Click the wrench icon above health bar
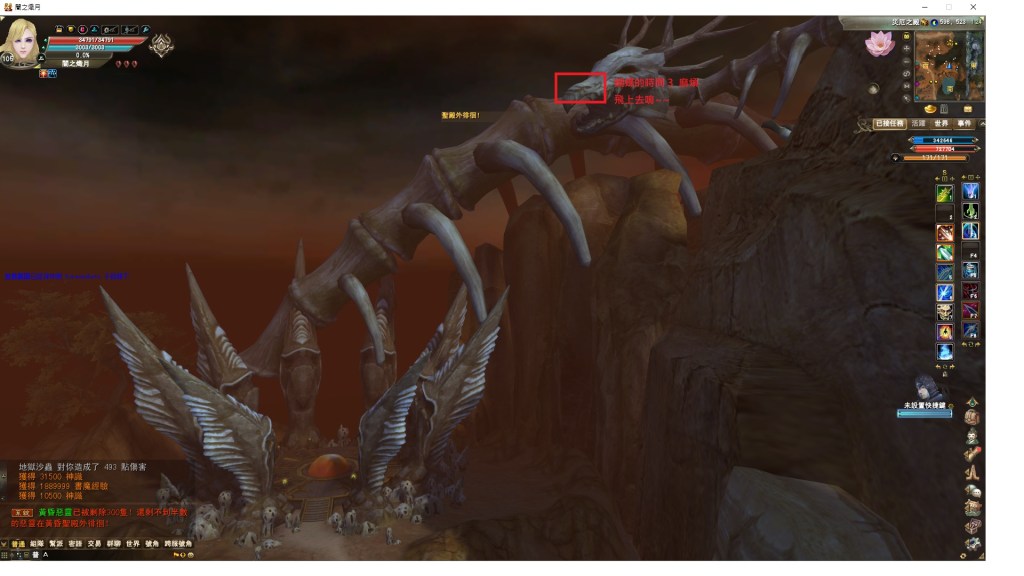This screenshot has width=1024, height=576. (x=146, y=30)
